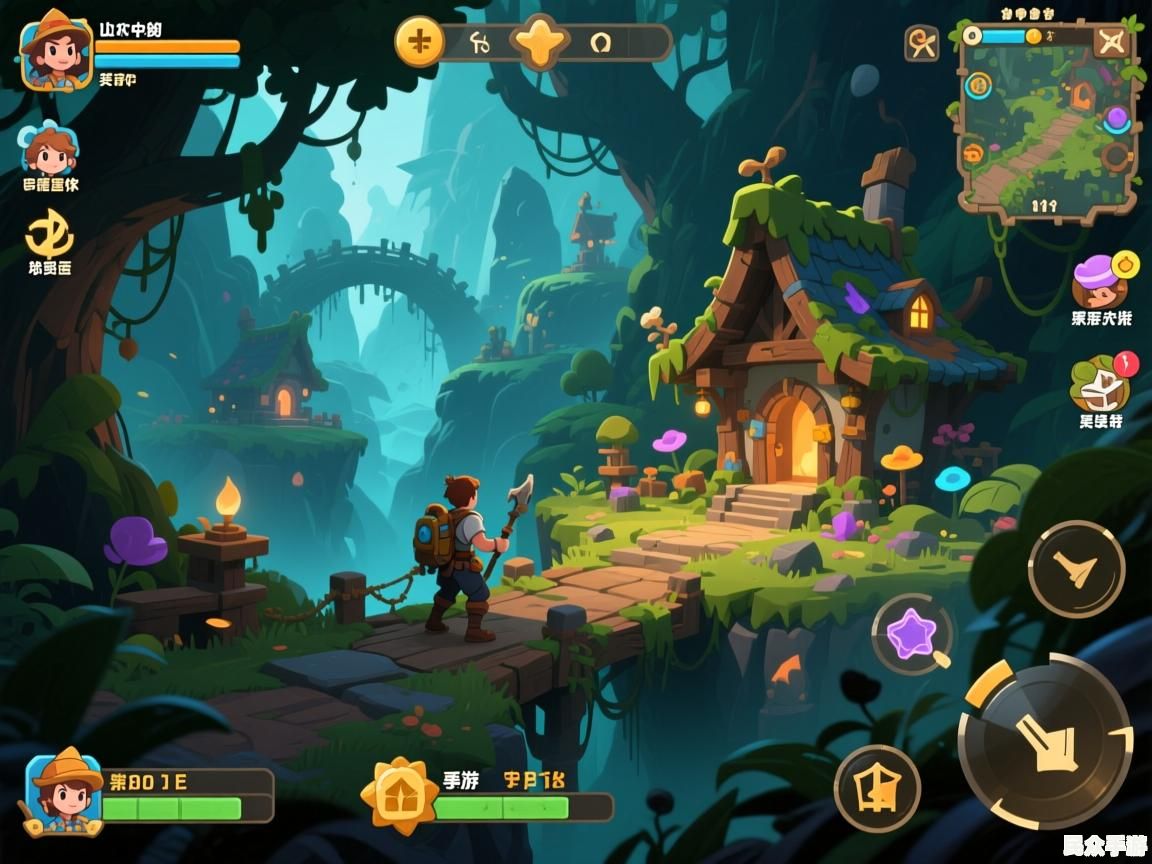Tap the large main attack button
Image resolution: width=1152 pixels, height=864 pixels.
(x=1045, y=741)
